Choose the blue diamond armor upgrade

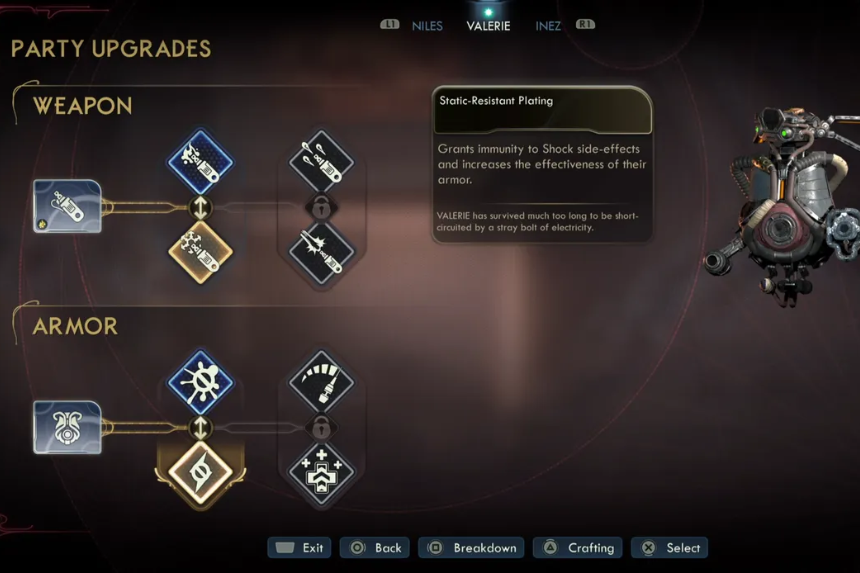pos(200,382)
